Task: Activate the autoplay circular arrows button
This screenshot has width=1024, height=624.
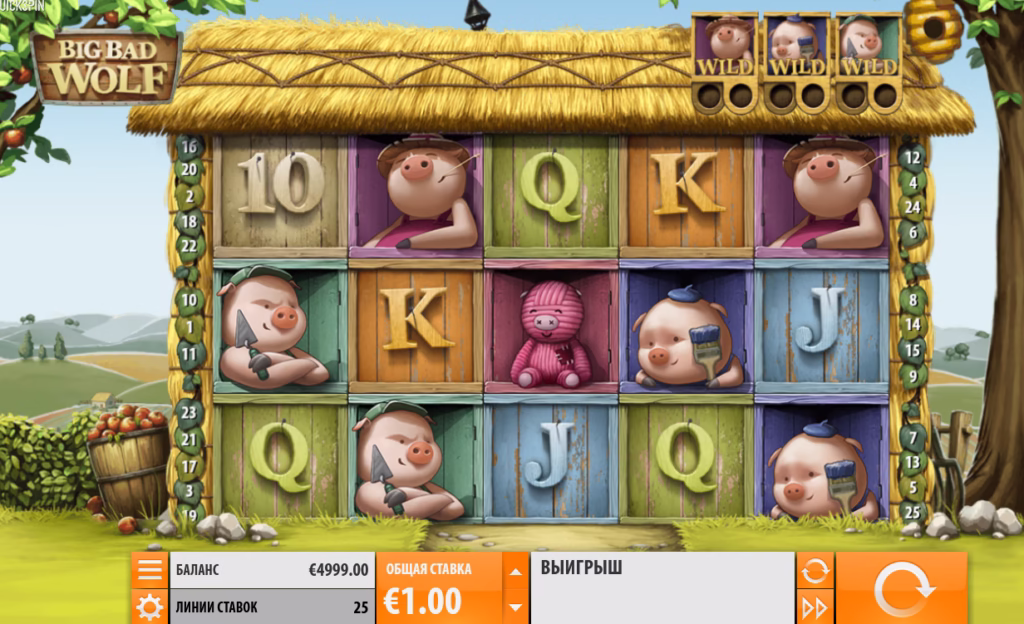Action: (x=815, y=571)
